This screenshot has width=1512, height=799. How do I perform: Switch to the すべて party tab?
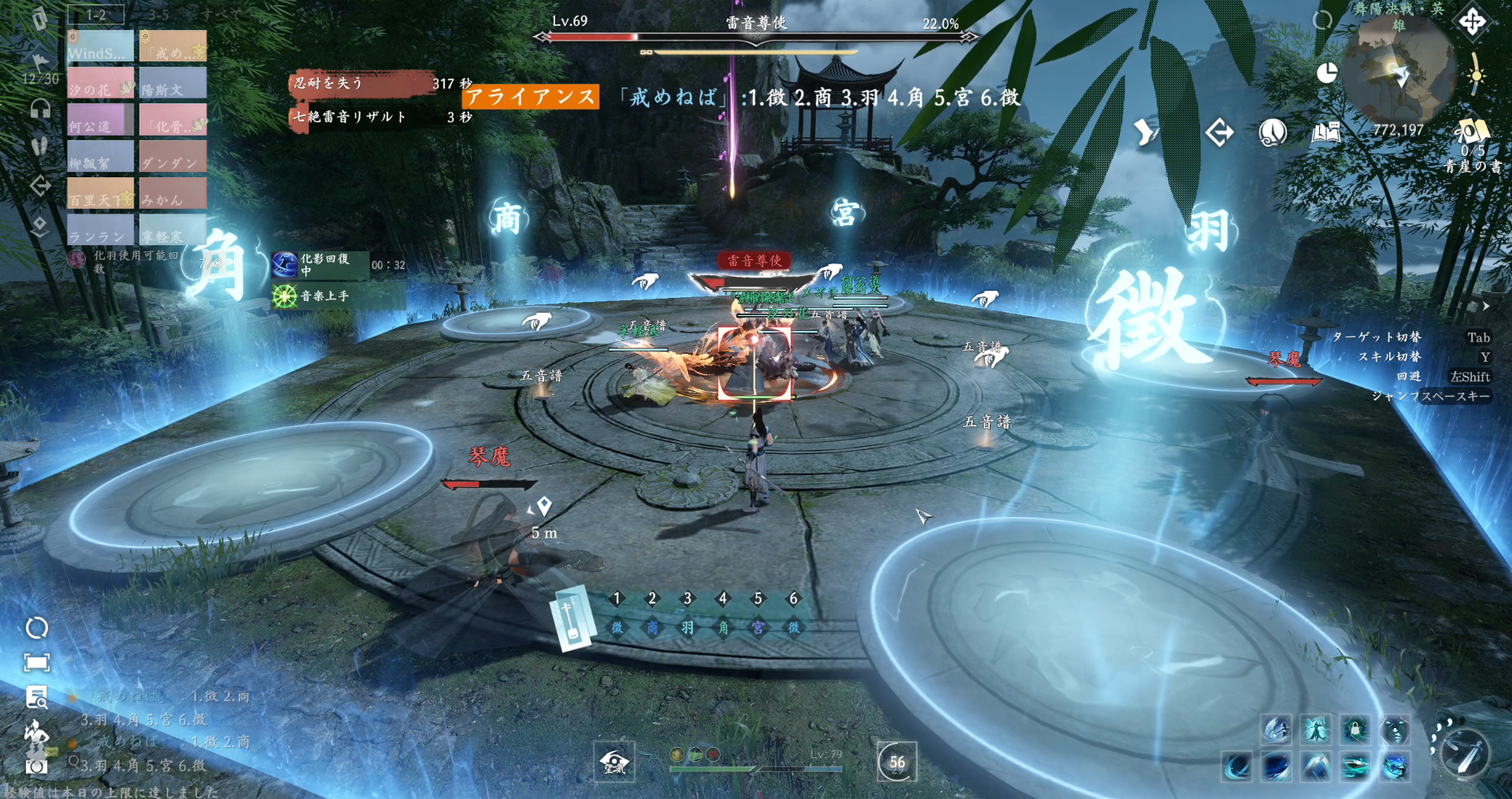coord(220,14)
